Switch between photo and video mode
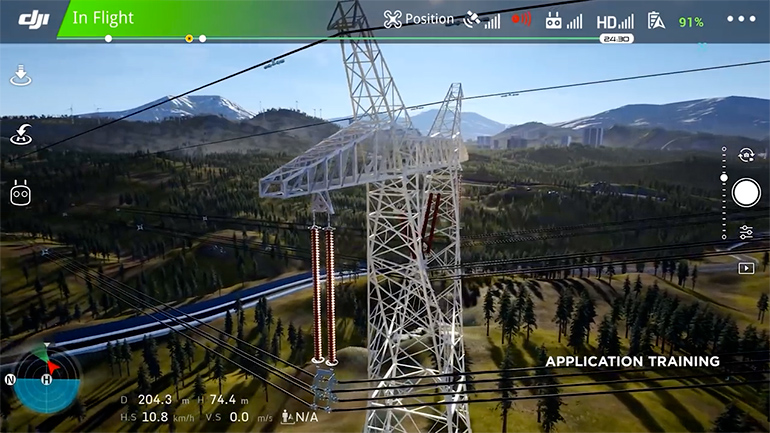 click(745, 155)
